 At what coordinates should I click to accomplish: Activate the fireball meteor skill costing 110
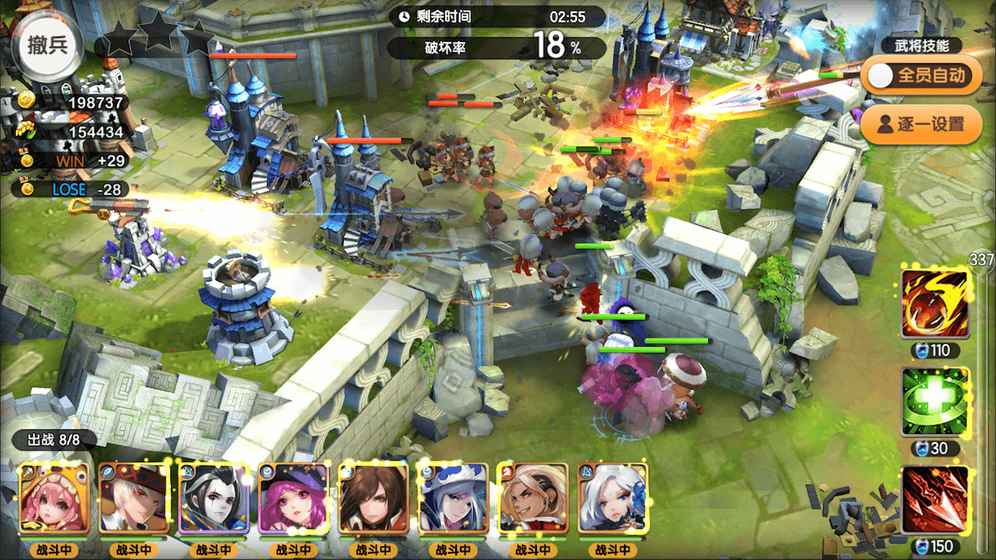pyautogui.click(x=935, y=304)
